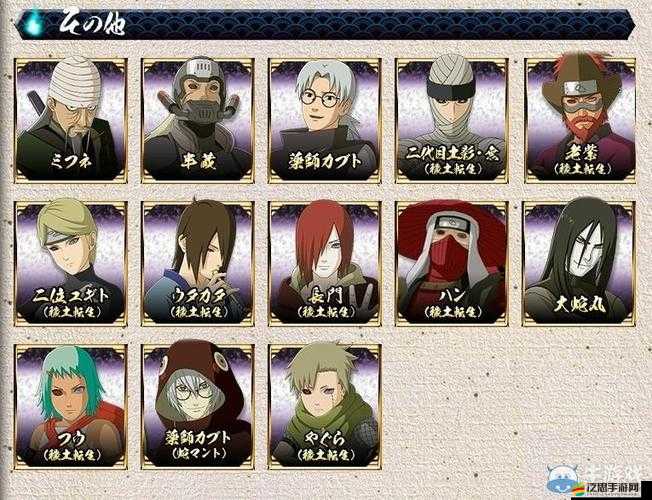Screen dimensions: 652x500
Task: Pick the Orochimaru (大蛇丸) character card
Action: coord(580,263)
